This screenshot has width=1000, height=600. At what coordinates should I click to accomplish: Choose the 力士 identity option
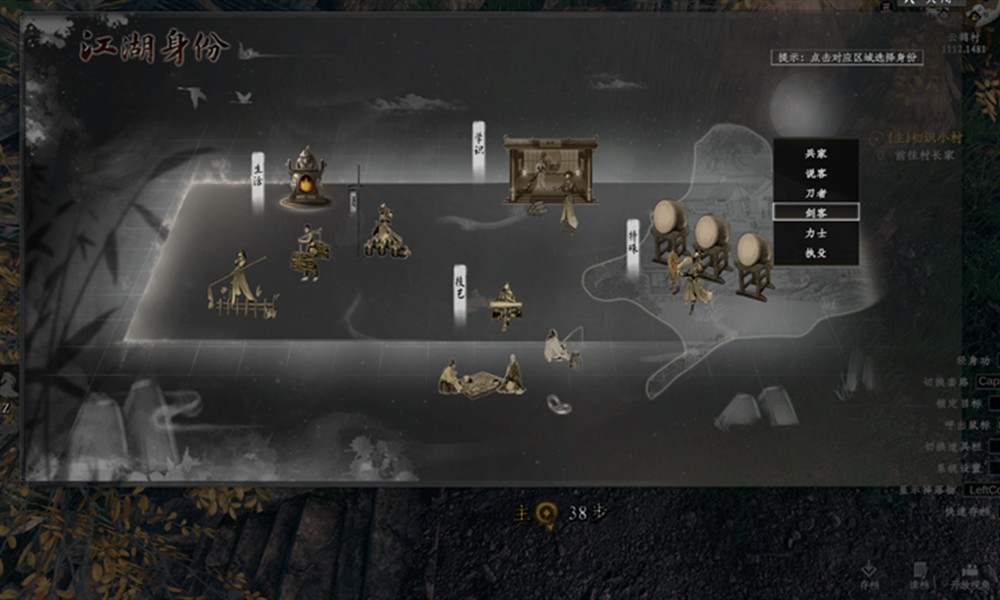tap(815, 233)
